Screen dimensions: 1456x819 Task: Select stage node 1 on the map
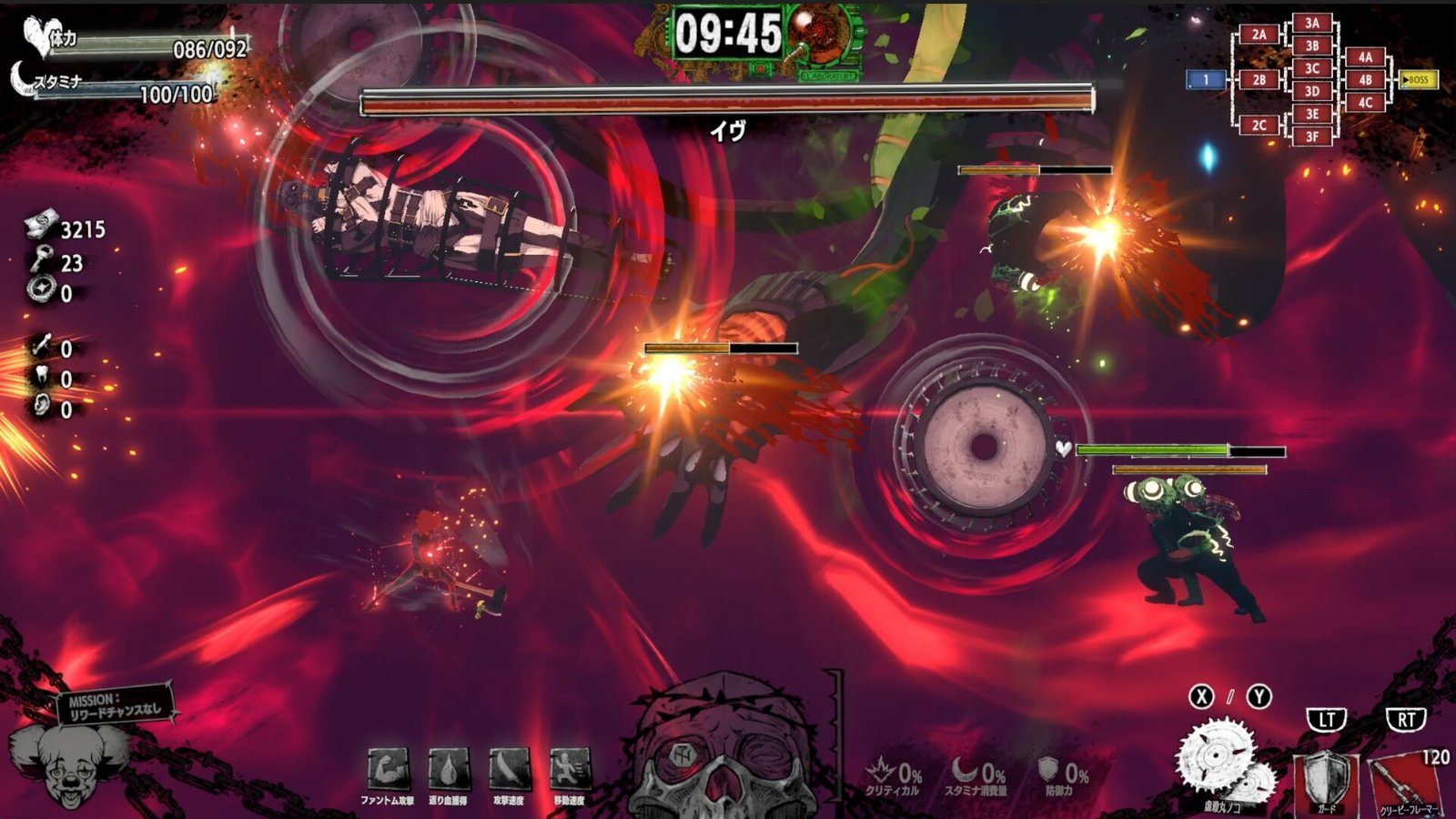point(1206,80)
